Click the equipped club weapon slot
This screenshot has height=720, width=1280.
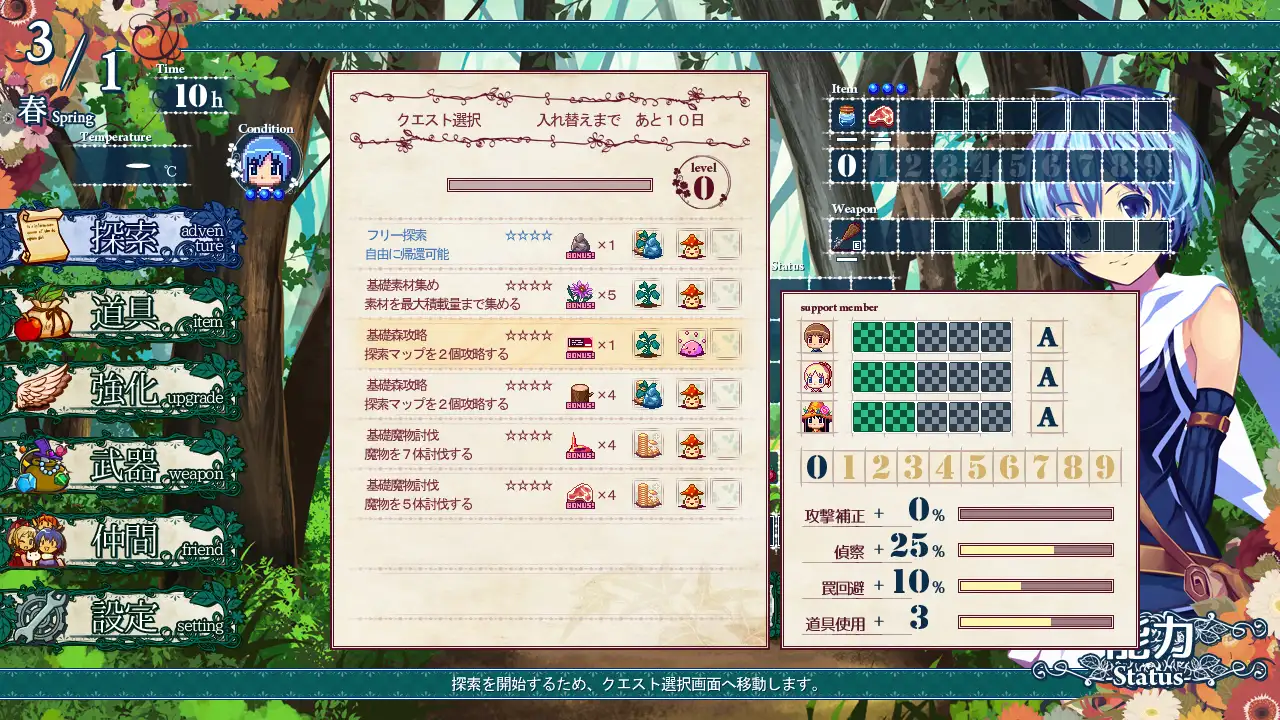(x=847, y=237)
